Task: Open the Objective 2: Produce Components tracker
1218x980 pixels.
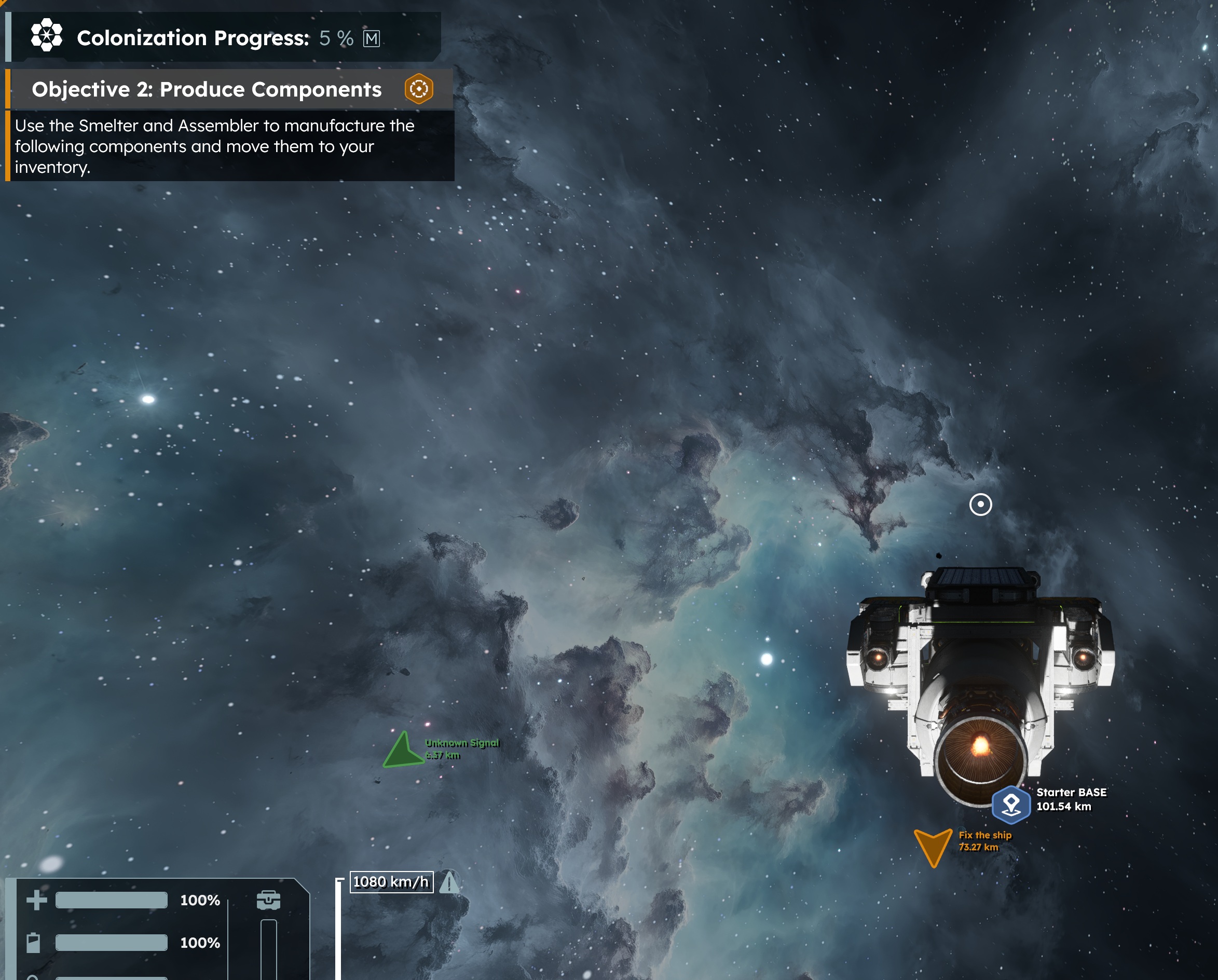Action: [206, 89]
